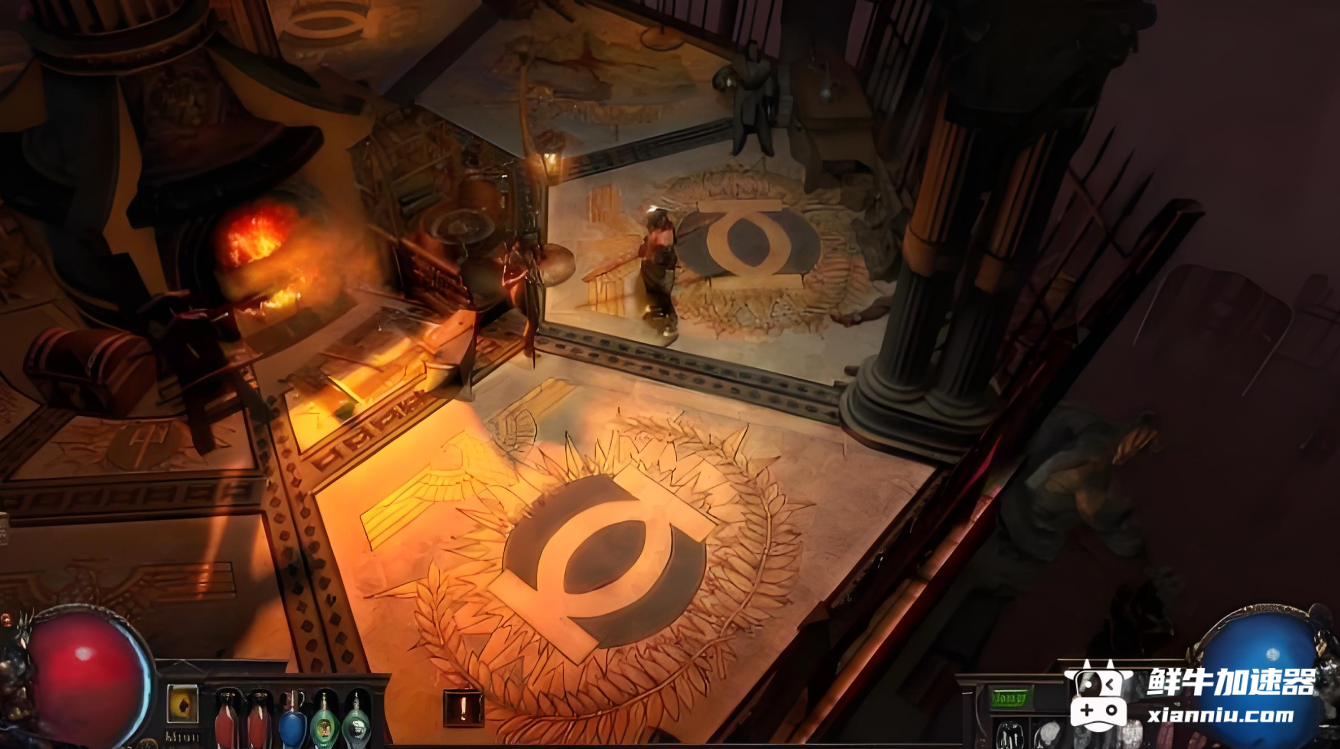Open the exclamation mark notification icon
1340x749 pixels.
click(463, 708)
